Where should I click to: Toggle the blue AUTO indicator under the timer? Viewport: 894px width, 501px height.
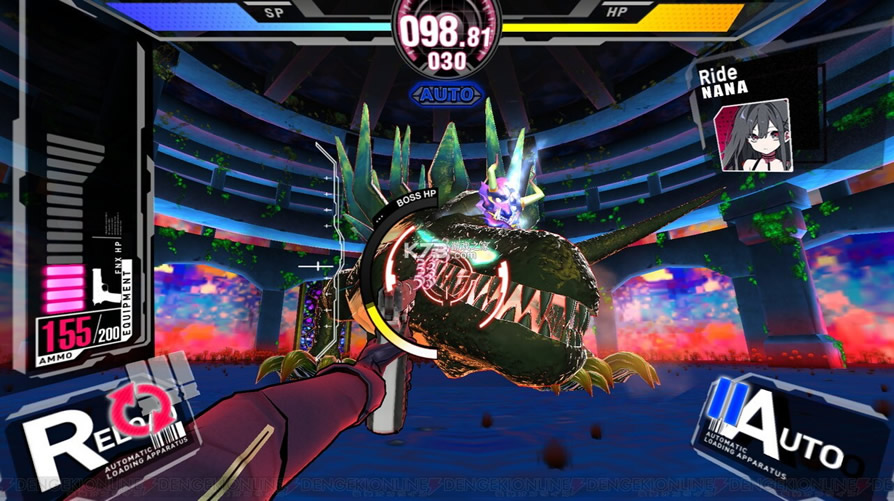pos(446,95)
